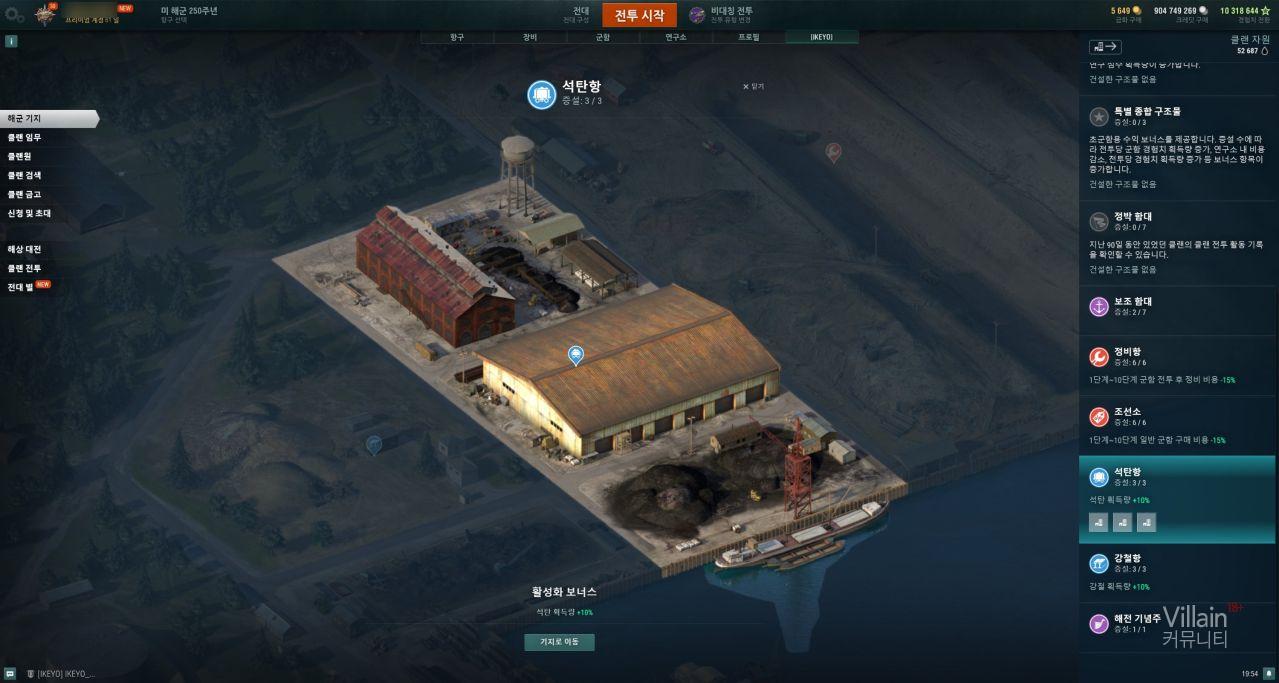Viewport: 1279px width, 683px height.
Task: Click the 전투 시작 battle button
Action: (639, 15)
